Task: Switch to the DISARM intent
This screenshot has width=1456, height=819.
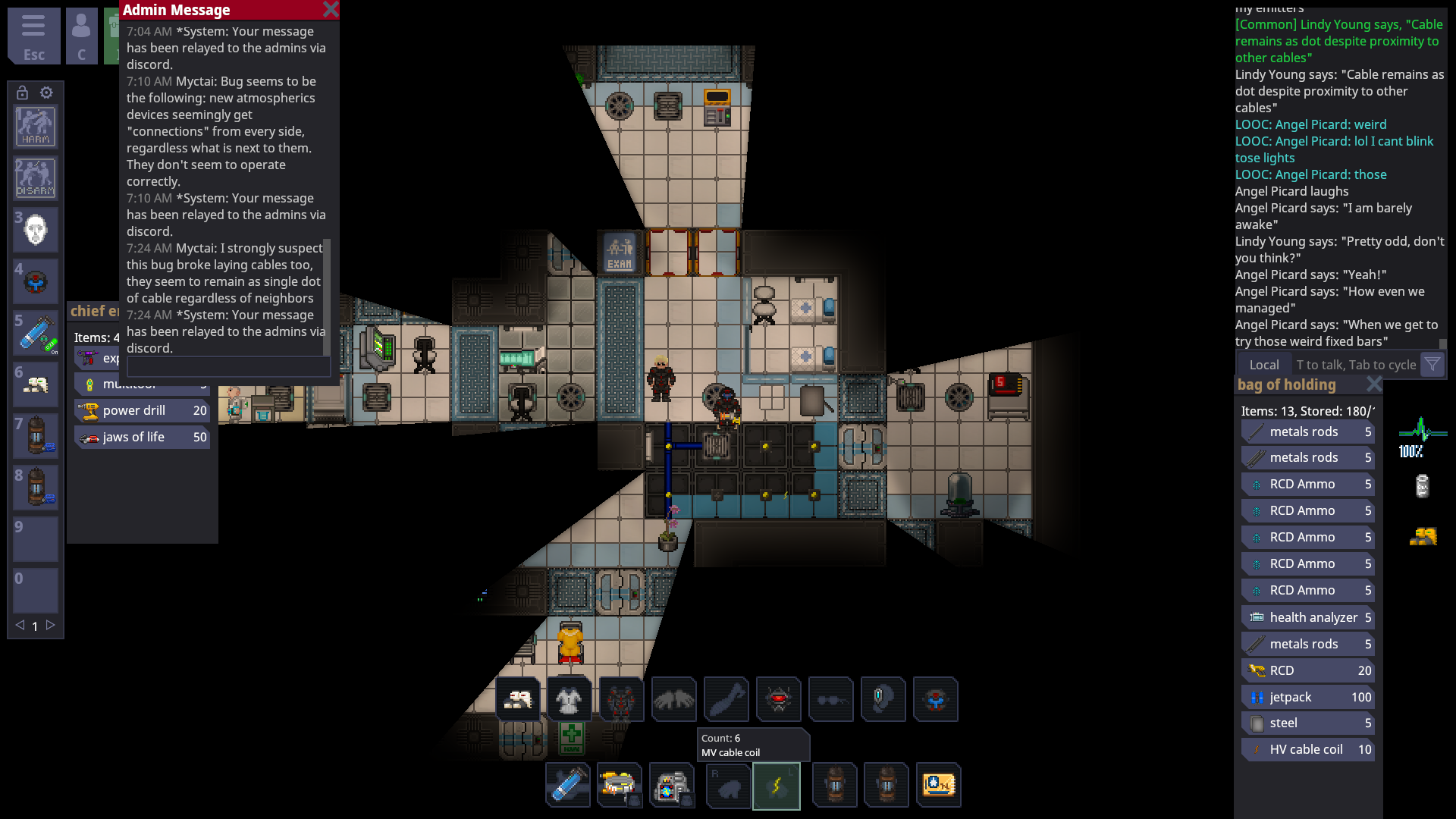Action: click(35, 177)
